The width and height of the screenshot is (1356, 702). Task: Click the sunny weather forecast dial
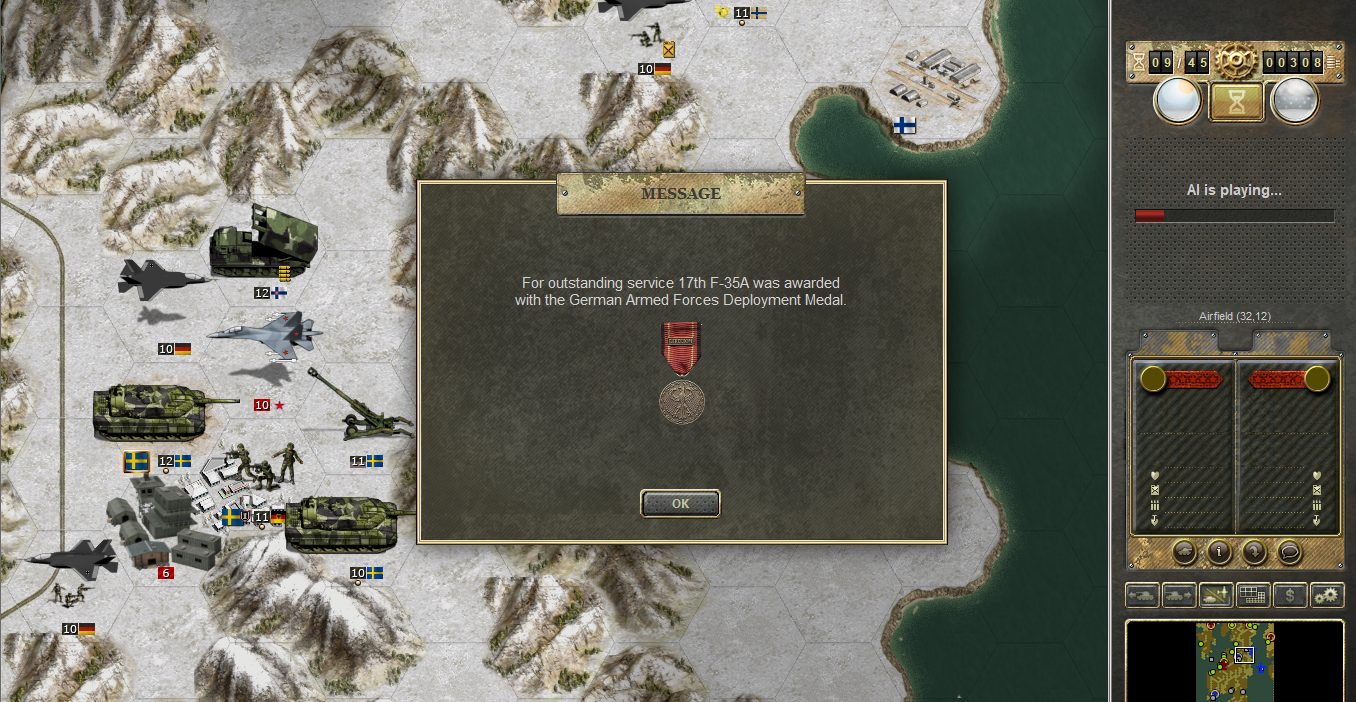(x=1177, y=101)
